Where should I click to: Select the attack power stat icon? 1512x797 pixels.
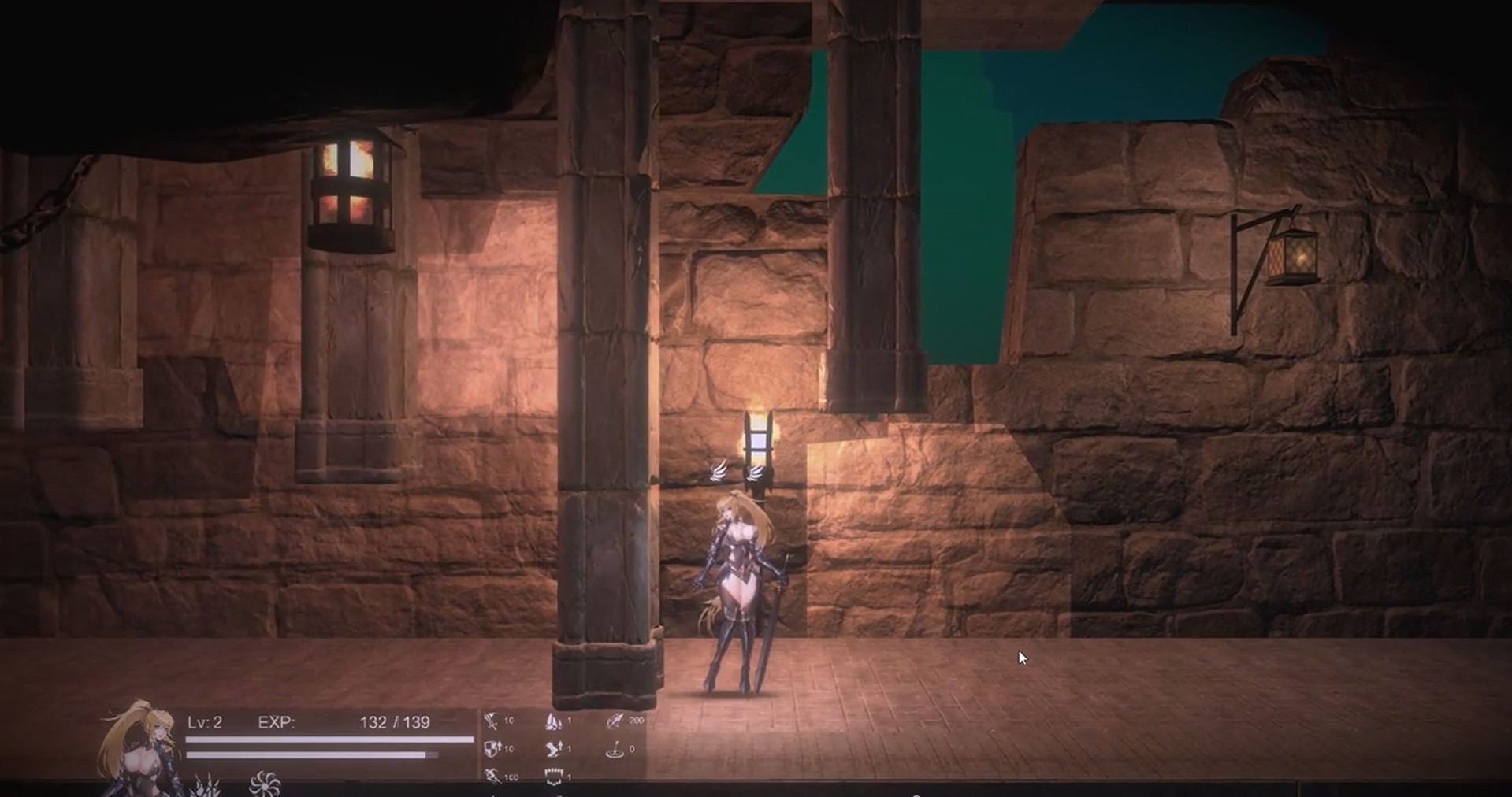point(492,721)
